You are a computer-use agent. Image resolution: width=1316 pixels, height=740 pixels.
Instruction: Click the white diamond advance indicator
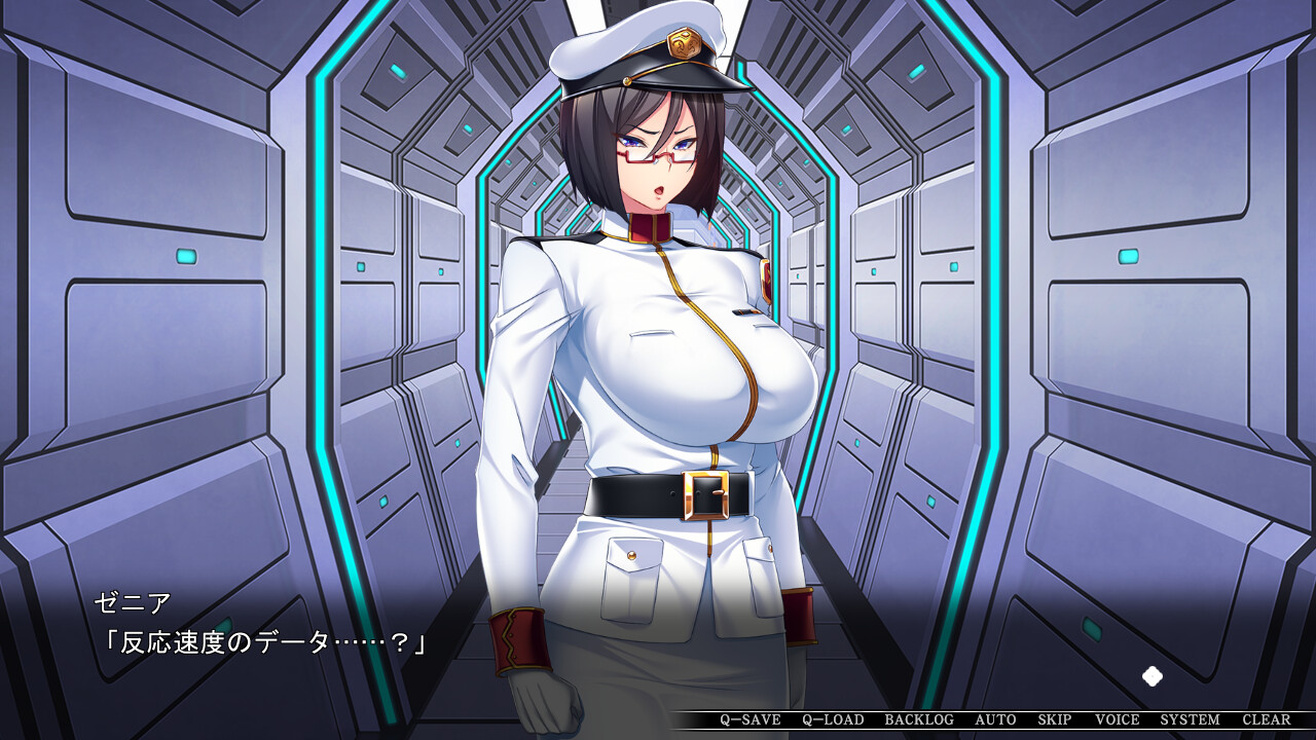click(x=1152, y=677)
